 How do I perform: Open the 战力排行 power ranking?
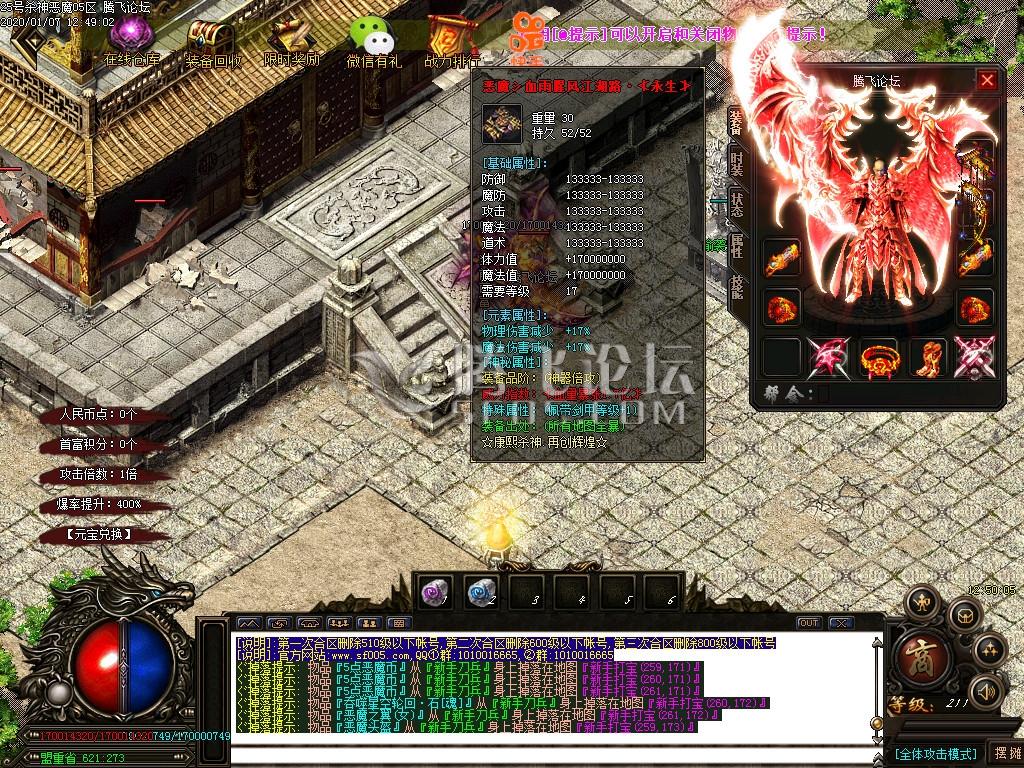[x=452, y=40]
